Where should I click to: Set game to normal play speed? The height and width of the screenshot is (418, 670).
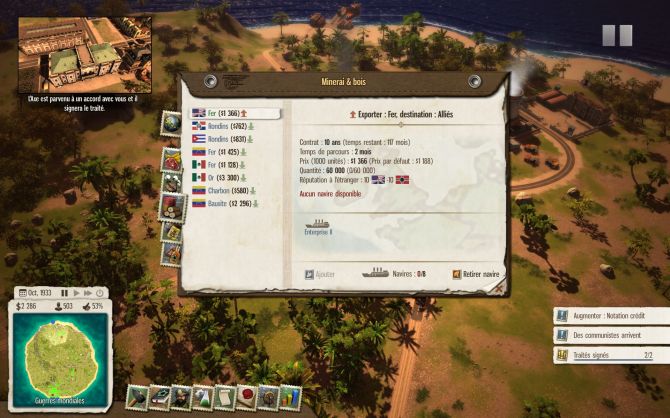pyautogui.click(x=76, y=293)
